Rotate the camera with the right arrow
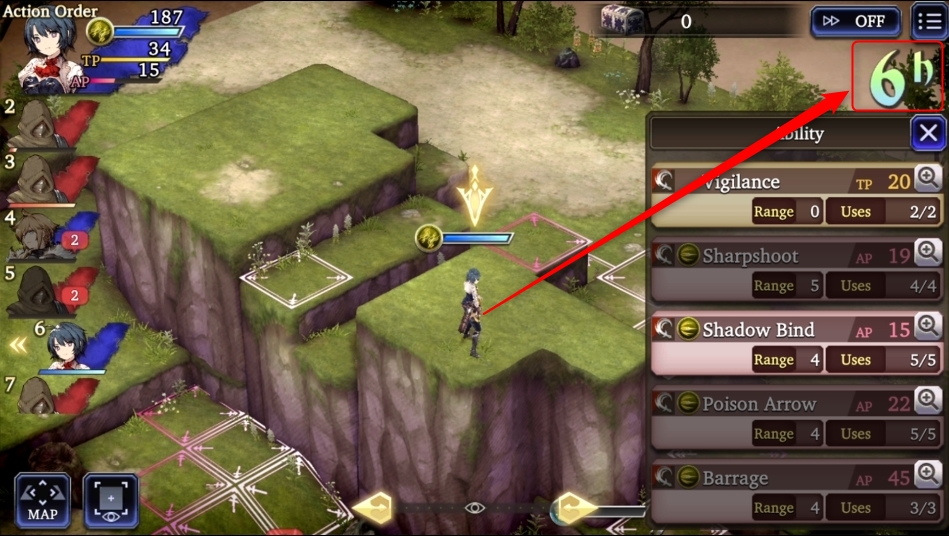This screenshot has width=949, height=536. [577, 508]
